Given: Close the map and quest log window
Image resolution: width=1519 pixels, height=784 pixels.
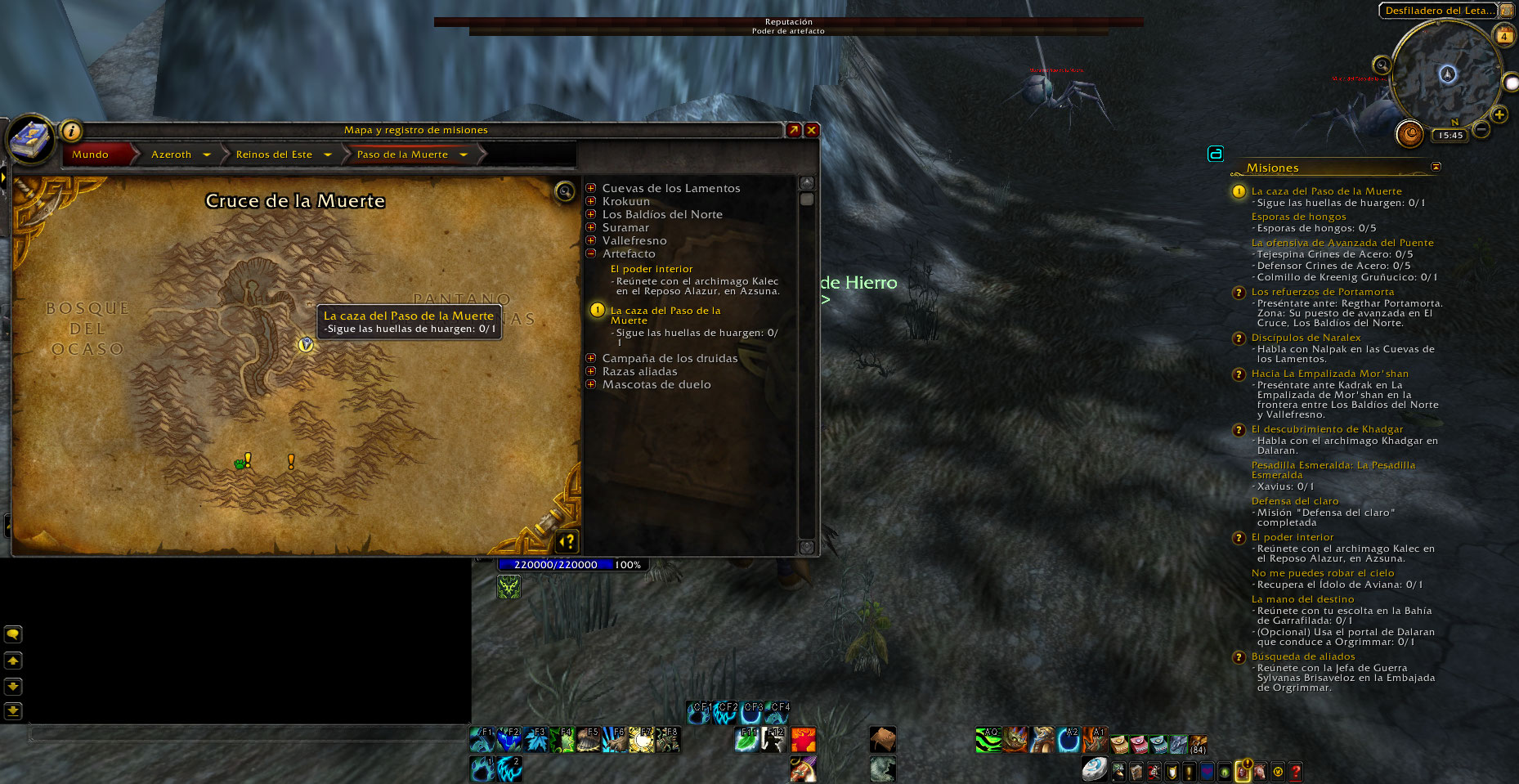Looking at the screenshot, I should click(x=812, y=130).
